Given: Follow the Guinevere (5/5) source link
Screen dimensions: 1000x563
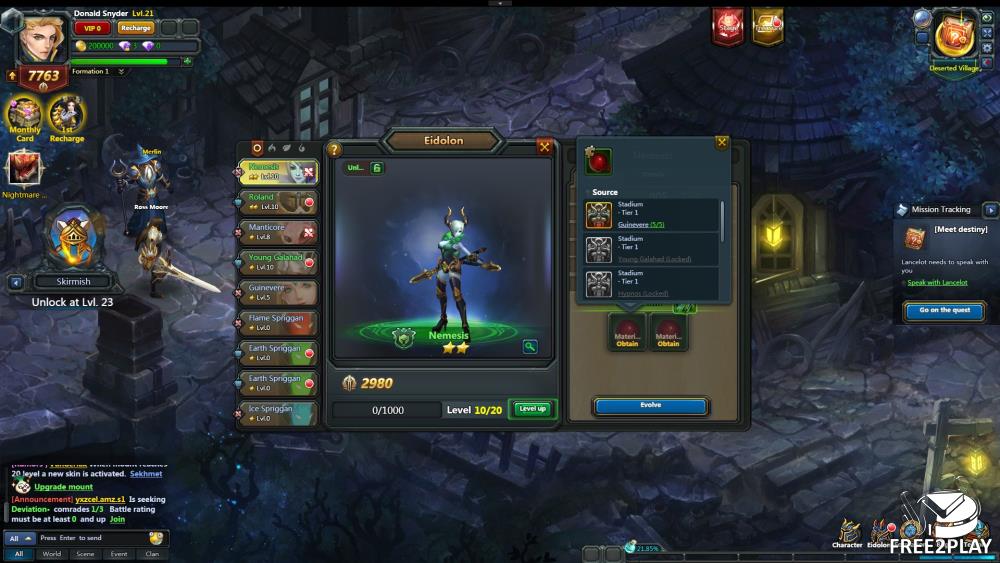Looking at the screenshot, I should 641,225.
